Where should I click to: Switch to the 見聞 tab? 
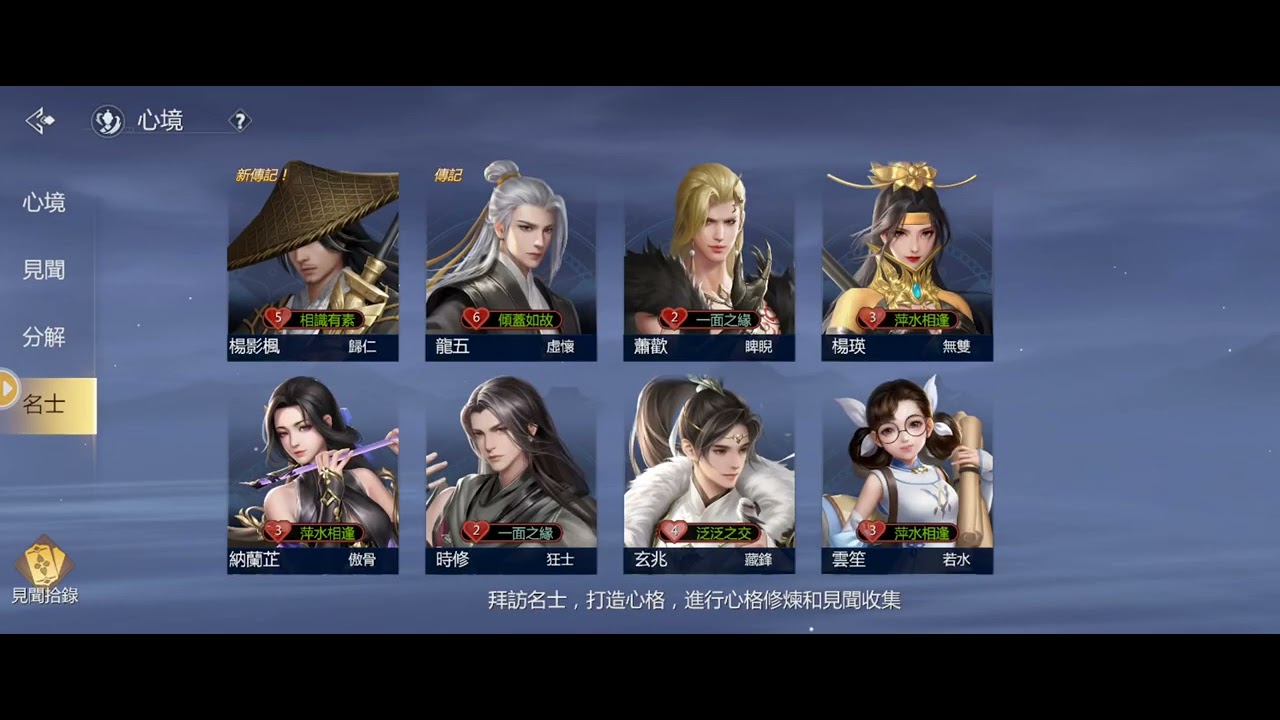[x=44, y=270]
